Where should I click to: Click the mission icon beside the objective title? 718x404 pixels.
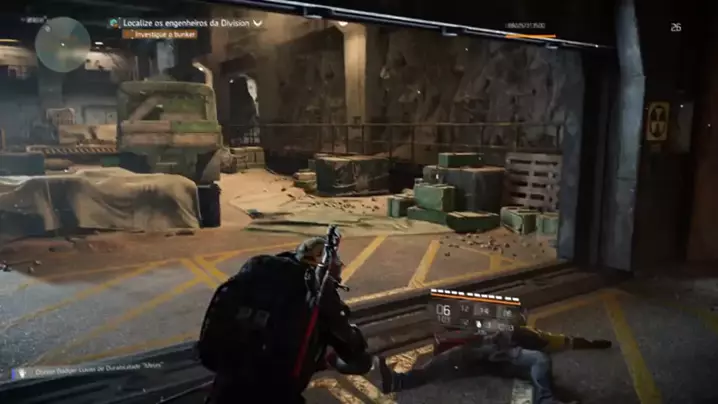115,22
